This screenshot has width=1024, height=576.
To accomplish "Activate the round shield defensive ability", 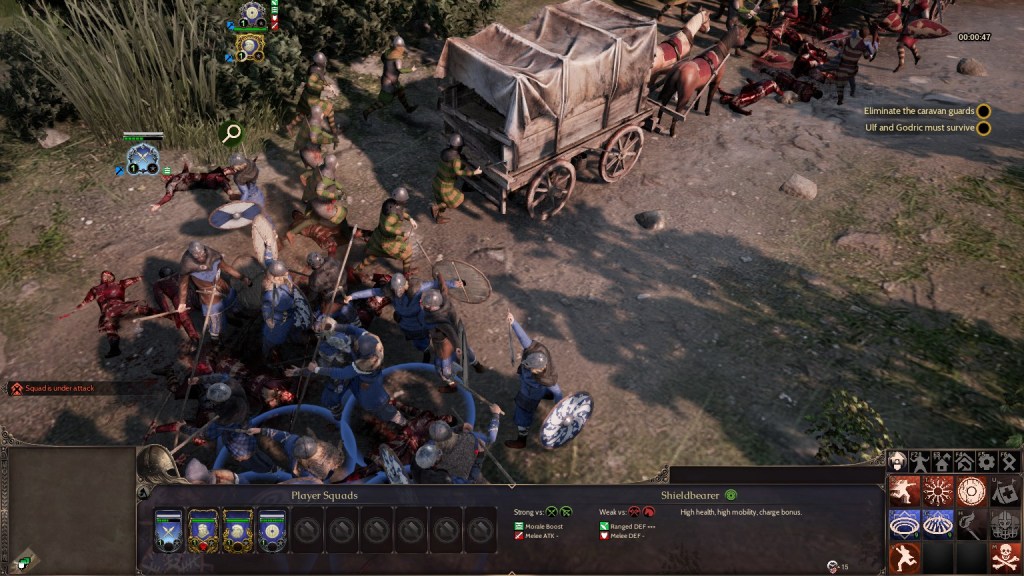I will pyautogui.click(x=971, y=491).
